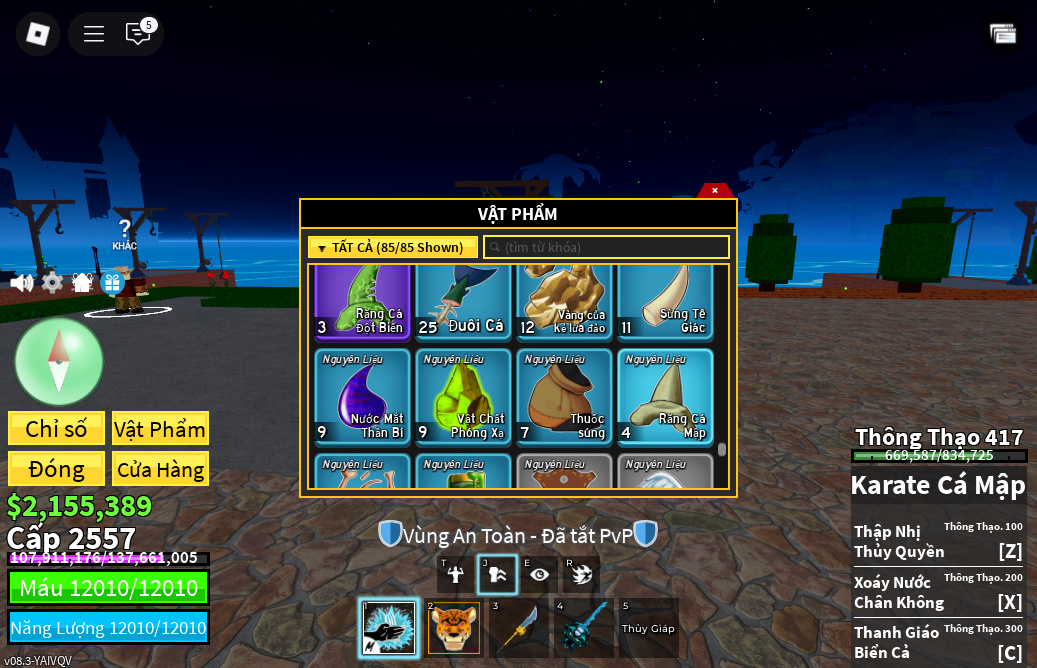Viewport: 1037px width, 668px height.
Task: Close the Vật Phẩm inventory window
Action: coord(715,190)
